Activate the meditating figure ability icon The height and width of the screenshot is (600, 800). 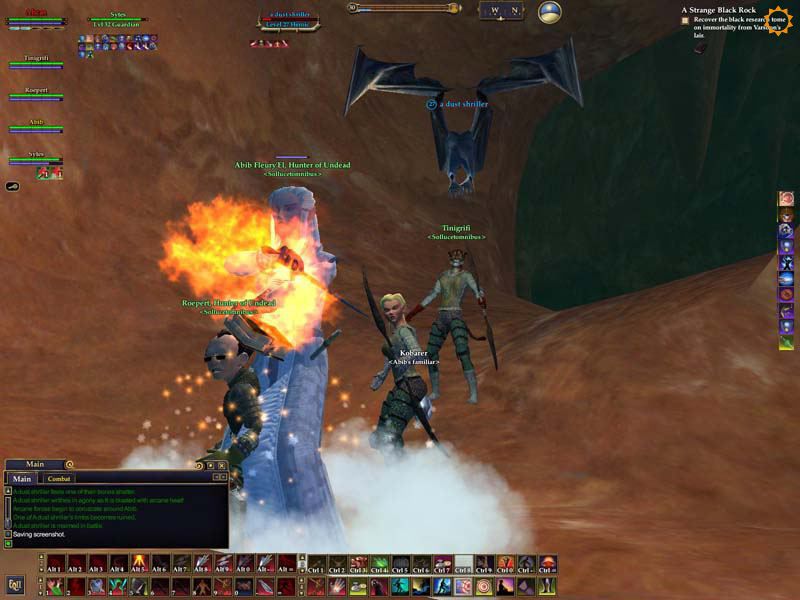(505, 586)
